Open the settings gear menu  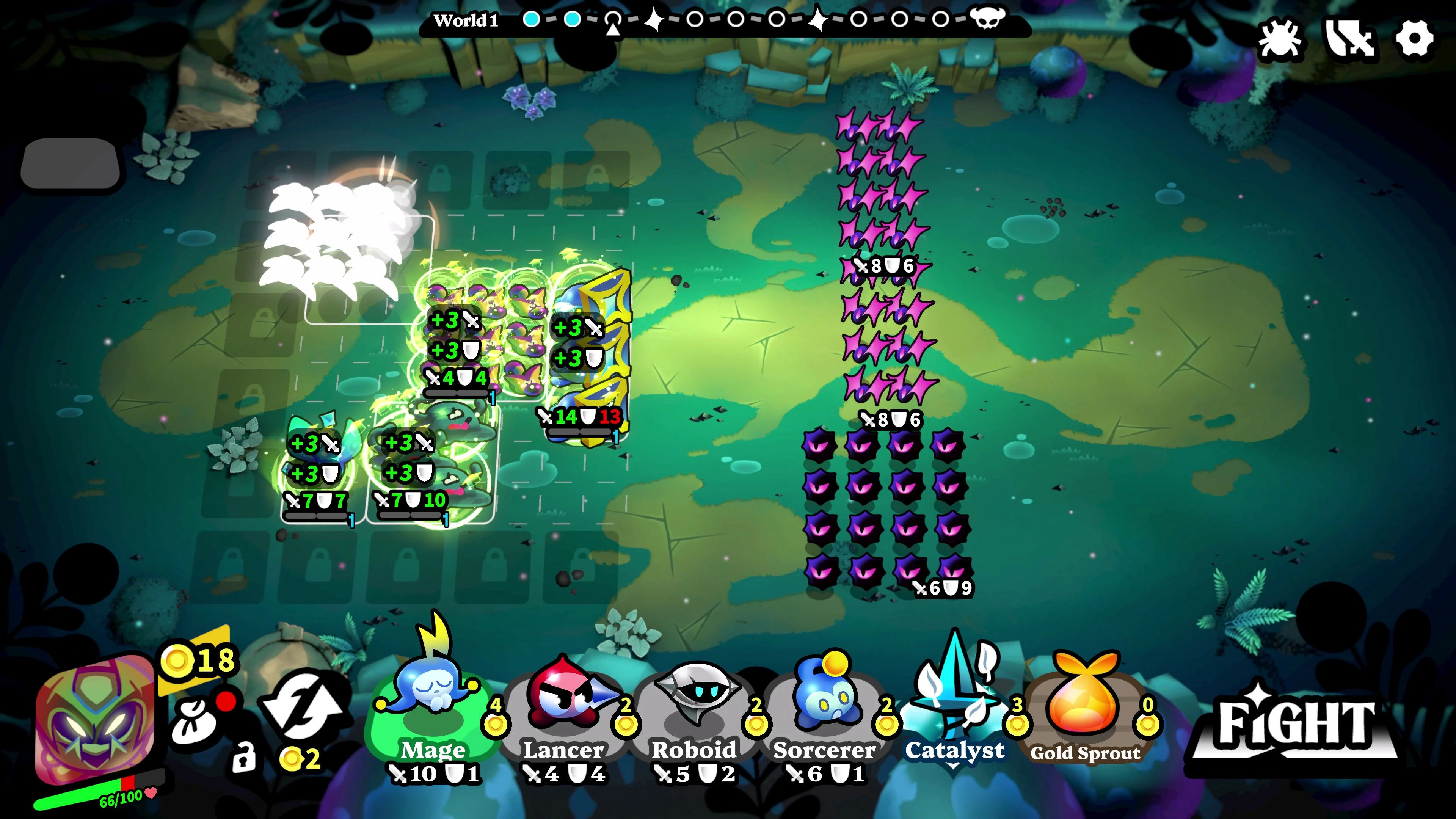pyautogui.click(x=1414, y=39)
